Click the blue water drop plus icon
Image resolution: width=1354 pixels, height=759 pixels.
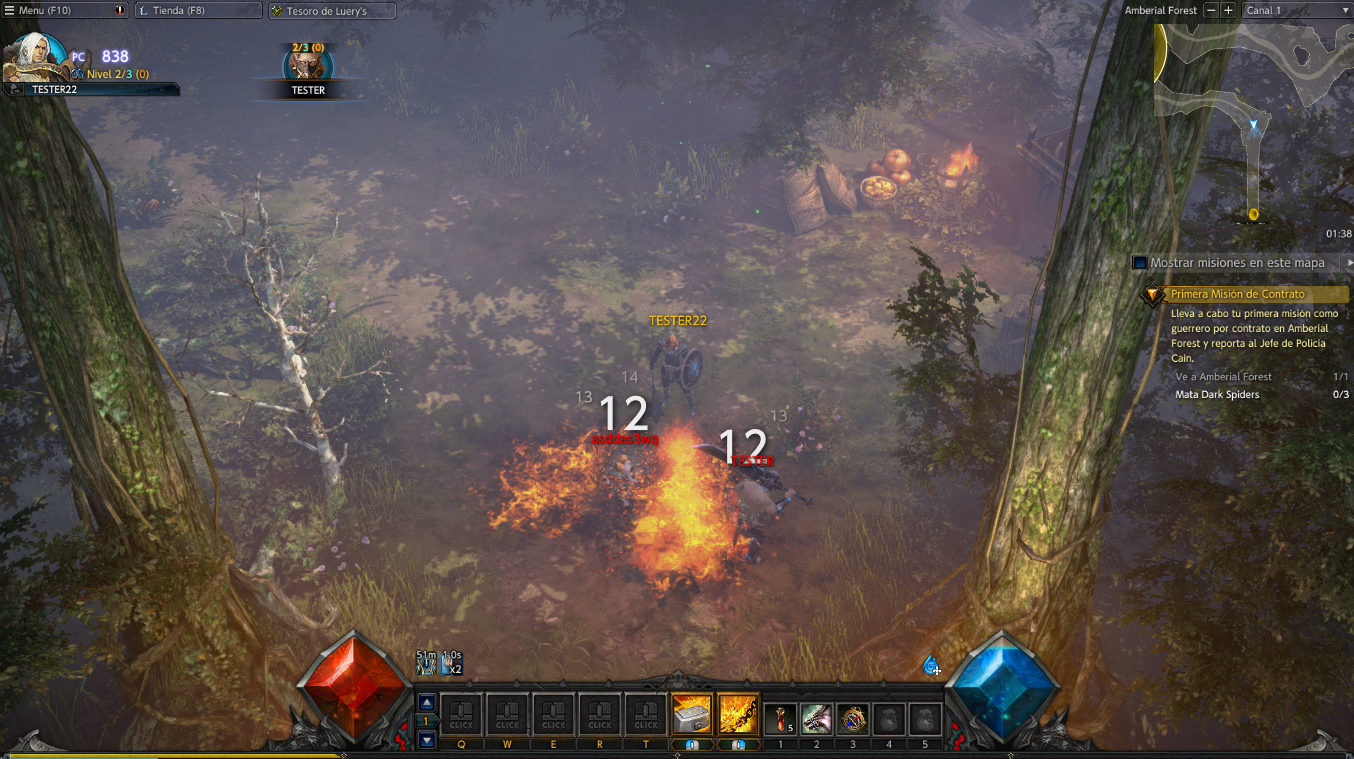931,665
